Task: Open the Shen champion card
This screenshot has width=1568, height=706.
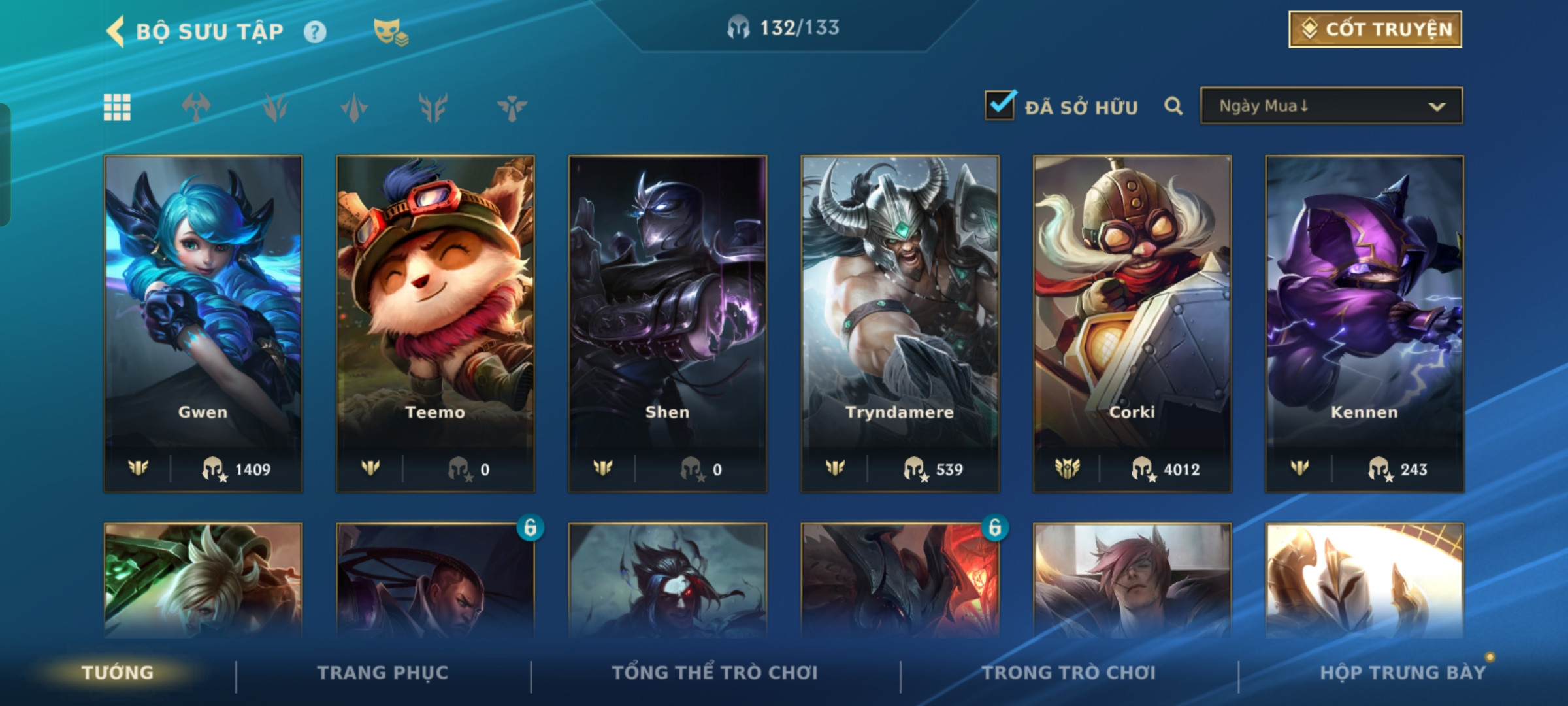Action: coord(668,323)
